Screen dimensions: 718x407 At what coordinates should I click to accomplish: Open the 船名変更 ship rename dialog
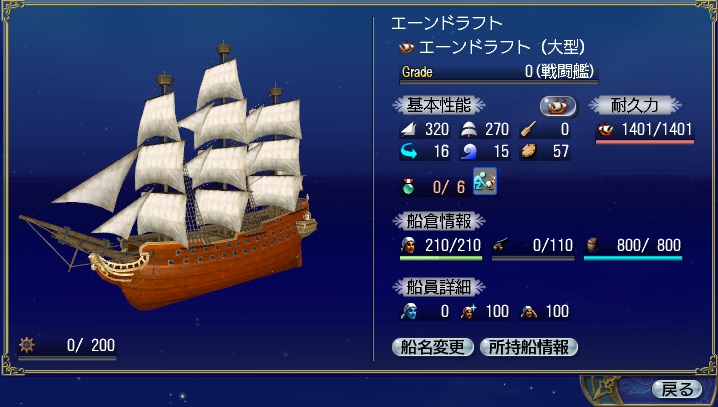[434, 347]
